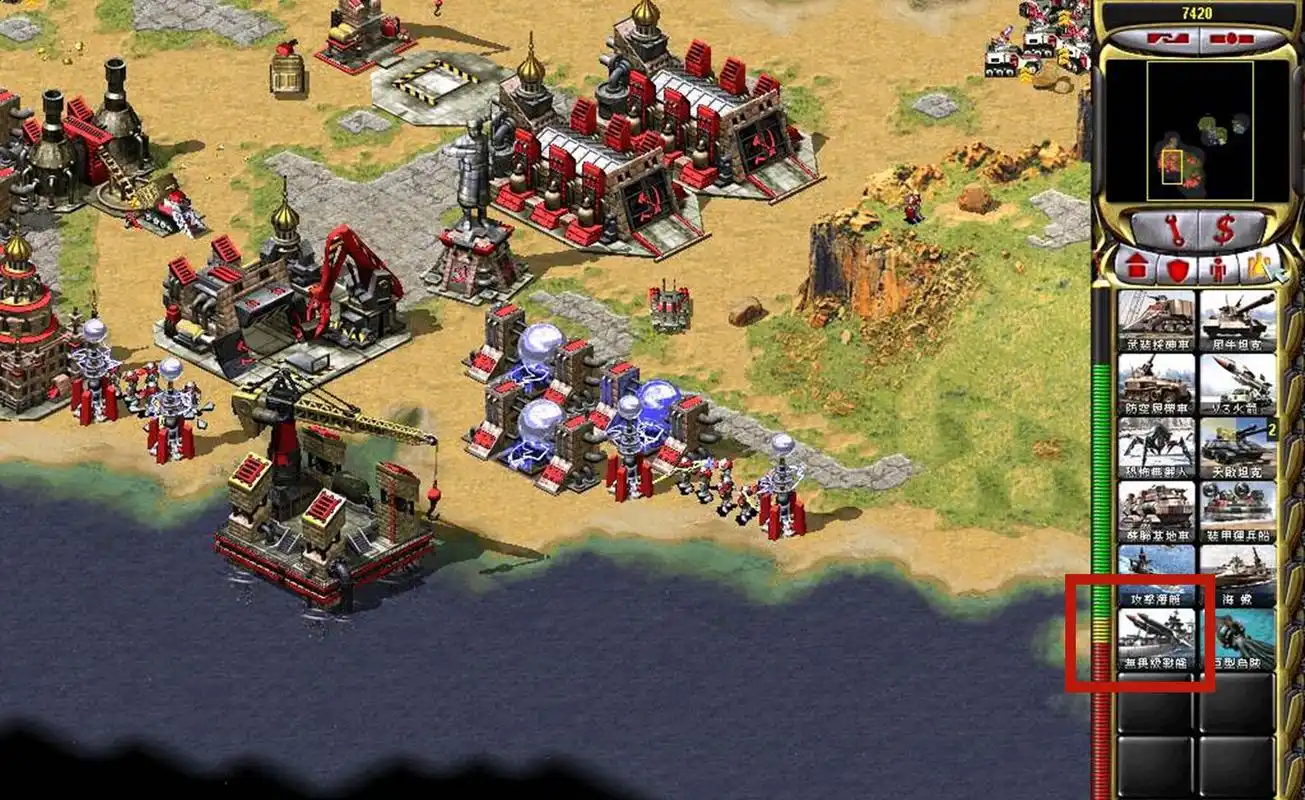1305x800 pixels.
Task: Activate the red wrench repair button
Action: click(x=1175, y=230)
